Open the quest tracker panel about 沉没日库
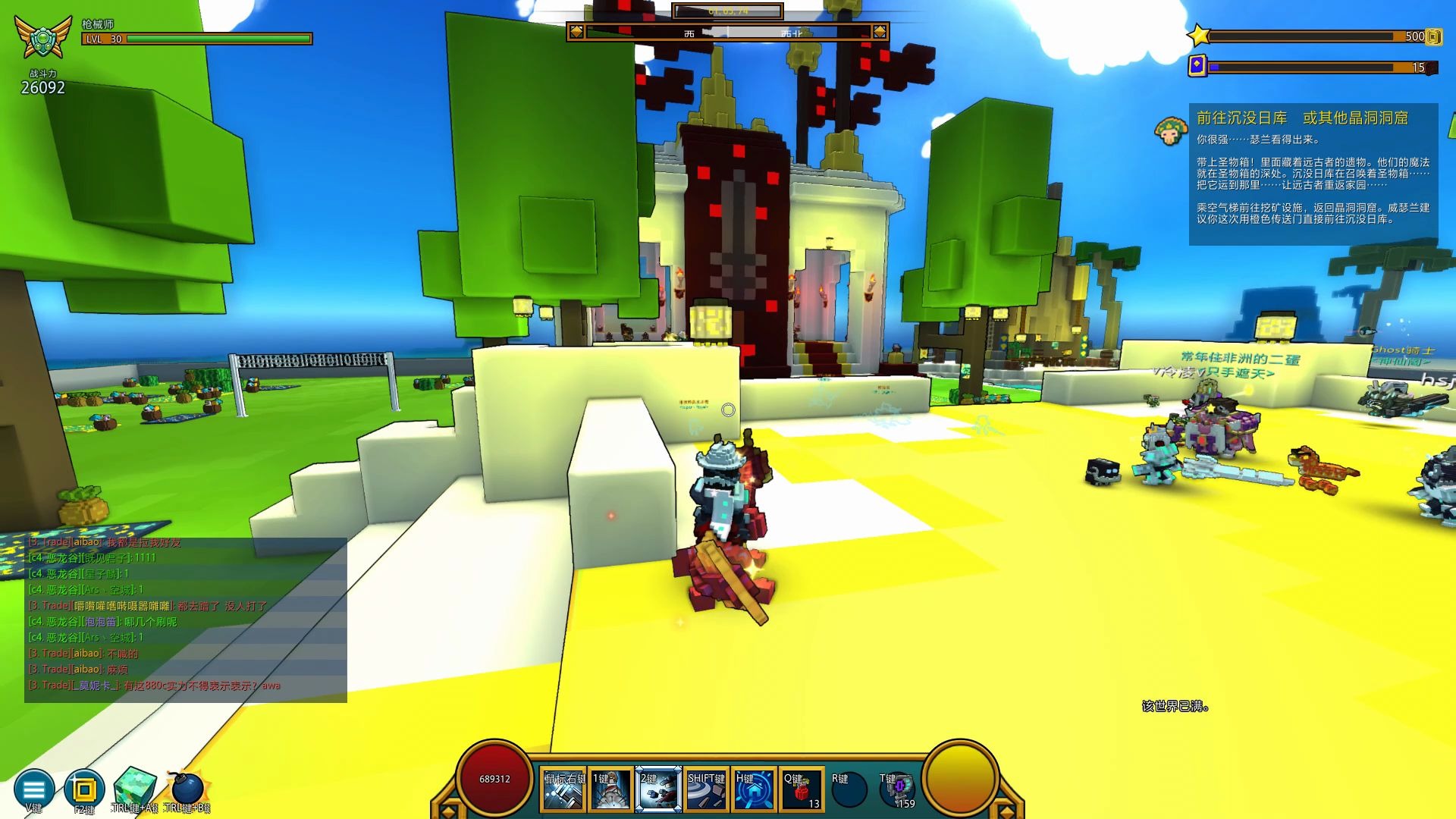Screen dimensions: 1456x819 click(x=1313, y=174)
